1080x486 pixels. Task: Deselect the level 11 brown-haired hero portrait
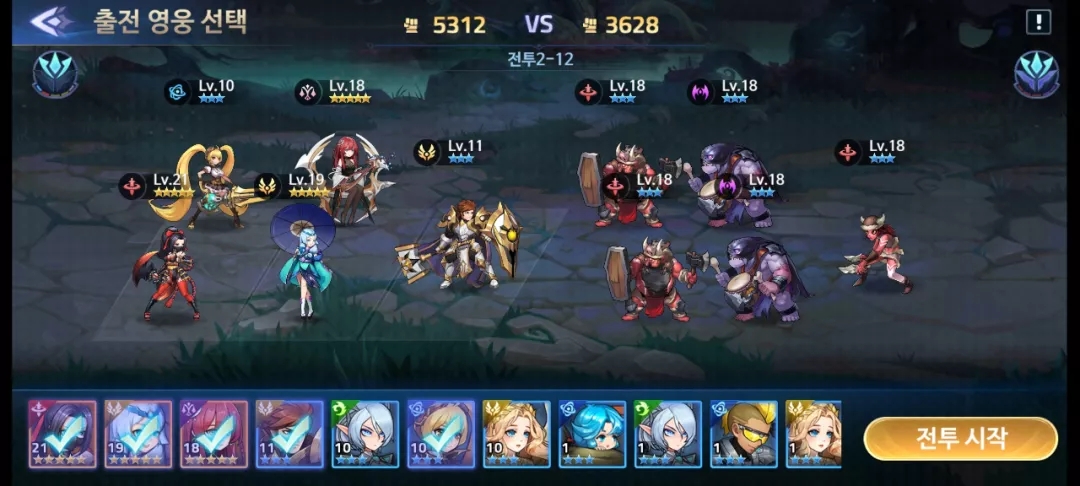coord(289,435)
